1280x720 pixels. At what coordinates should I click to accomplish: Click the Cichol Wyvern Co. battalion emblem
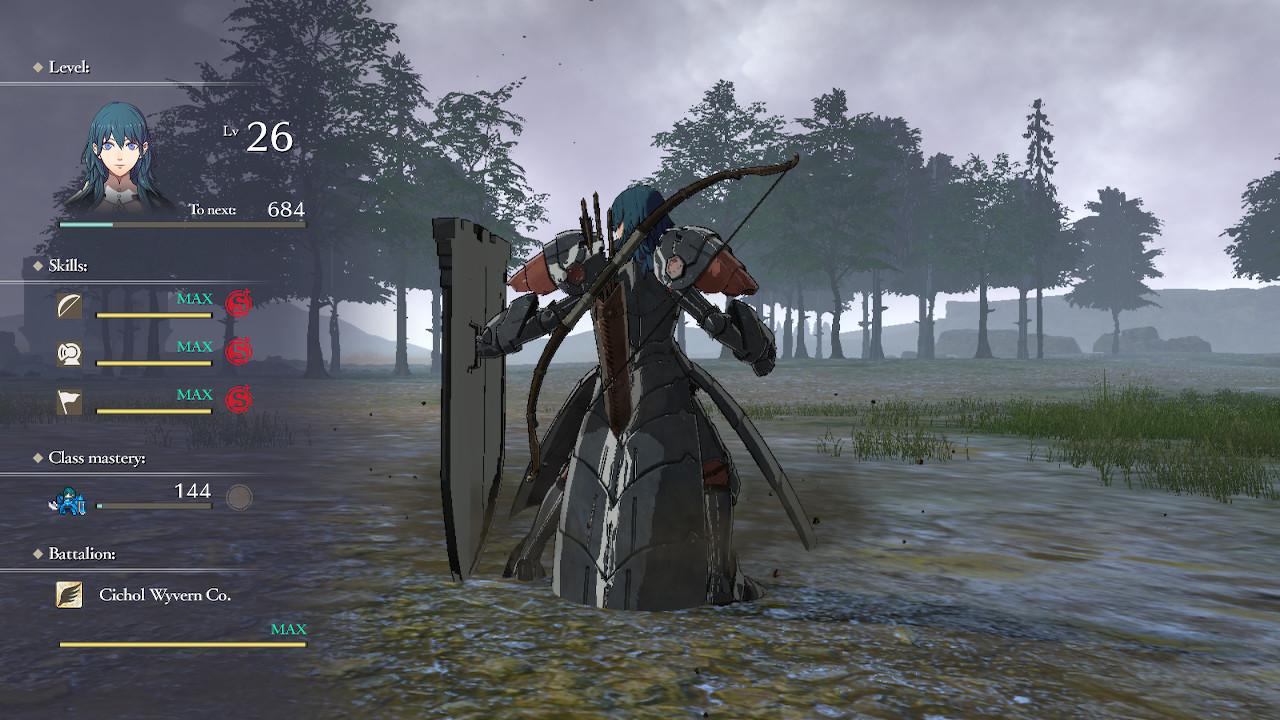coord(70,592)
